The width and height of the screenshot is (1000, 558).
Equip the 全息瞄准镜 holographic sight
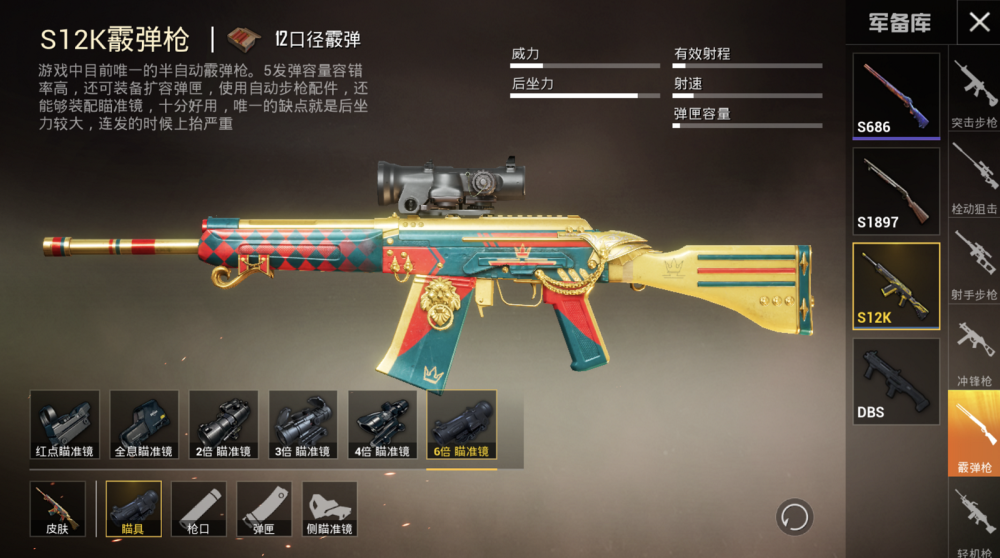pyautogui.click(x=144, y=425)
